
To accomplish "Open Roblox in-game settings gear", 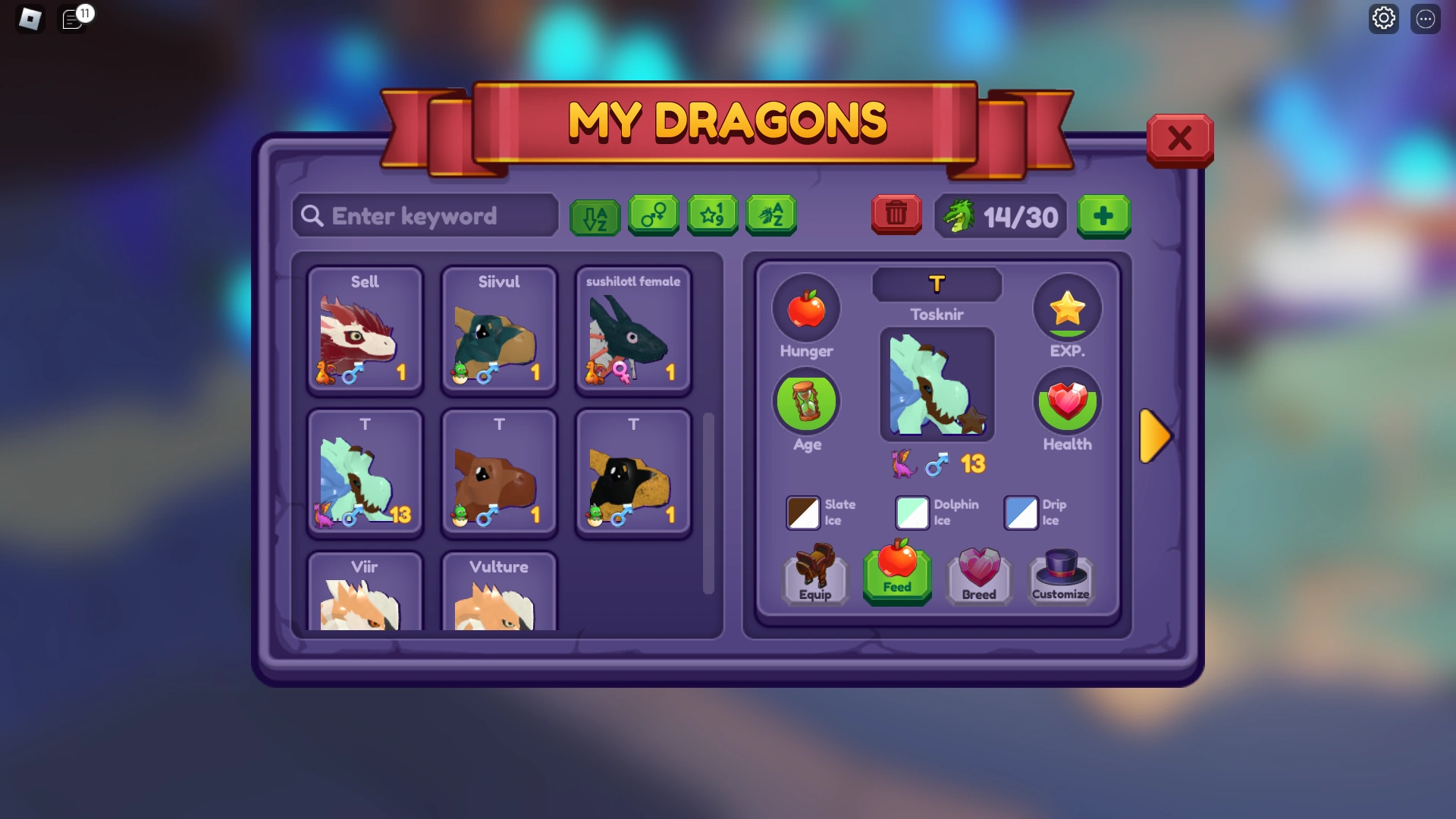I will click(1384, 18).
